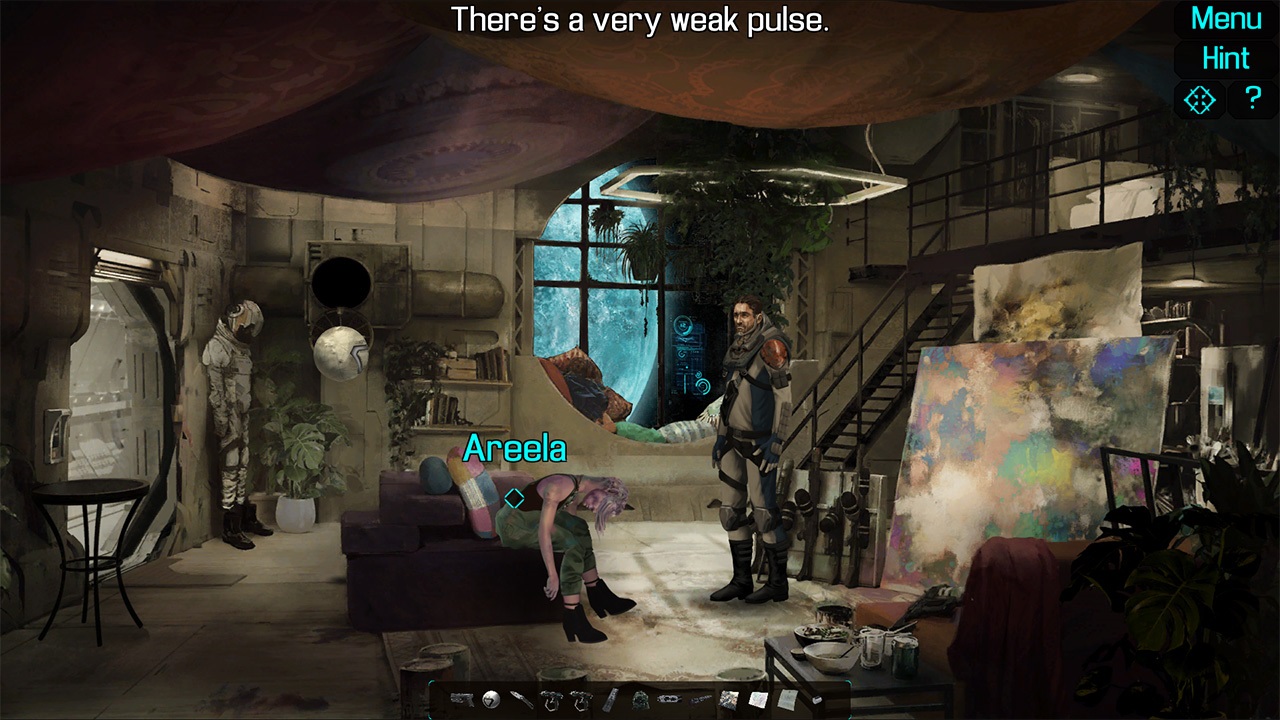Choose the metal file item in inventory
This screenshot has width=1280, height=720.
coord(611,700)
